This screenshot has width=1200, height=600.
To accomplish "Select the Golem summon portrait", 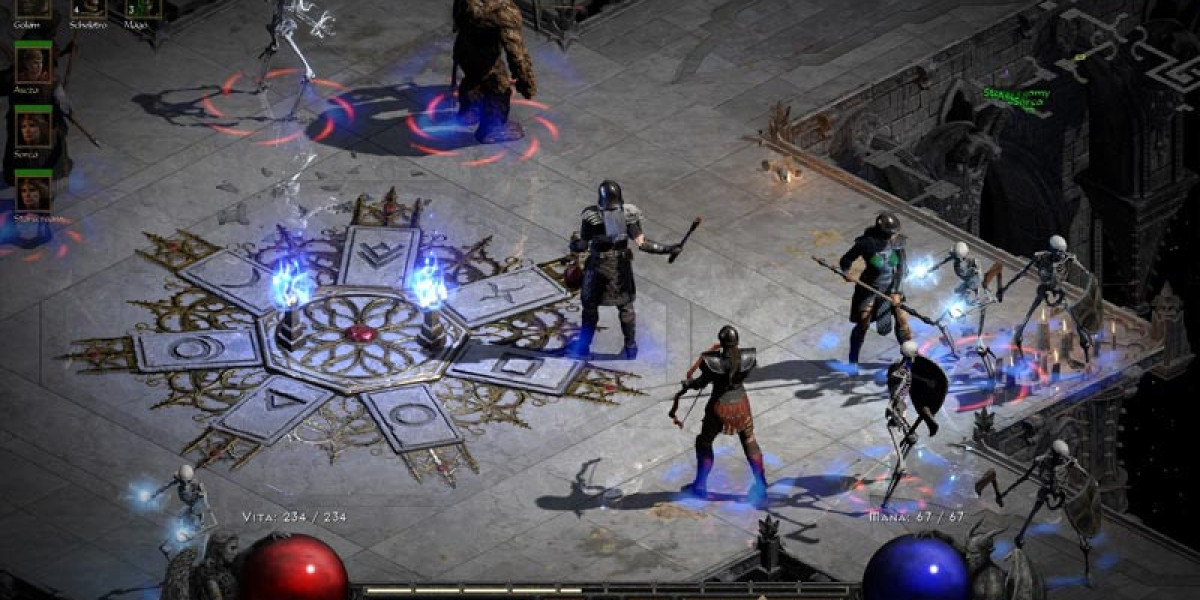I will [x=33, y=7].
